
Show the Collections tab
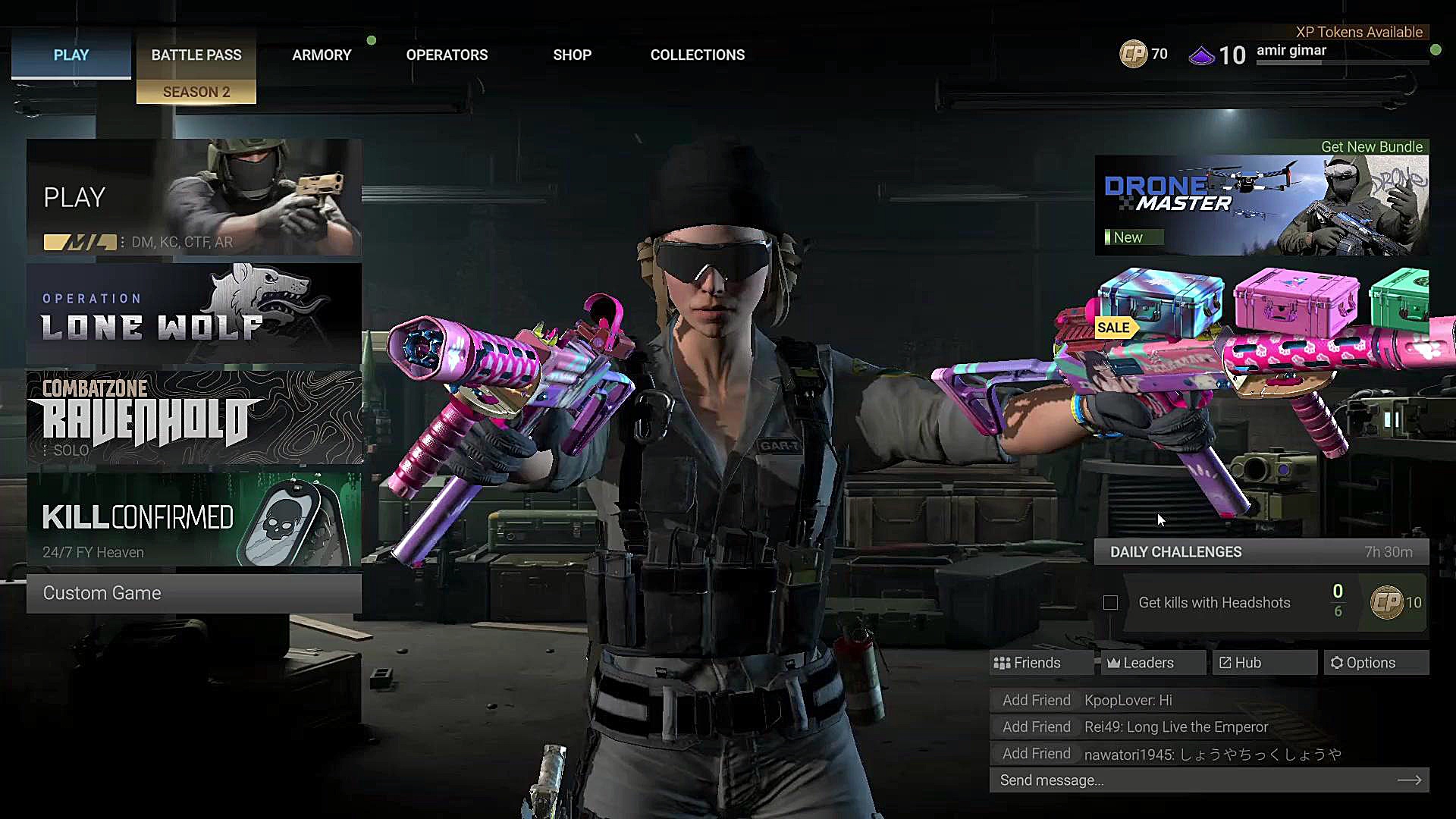(697, 55)
